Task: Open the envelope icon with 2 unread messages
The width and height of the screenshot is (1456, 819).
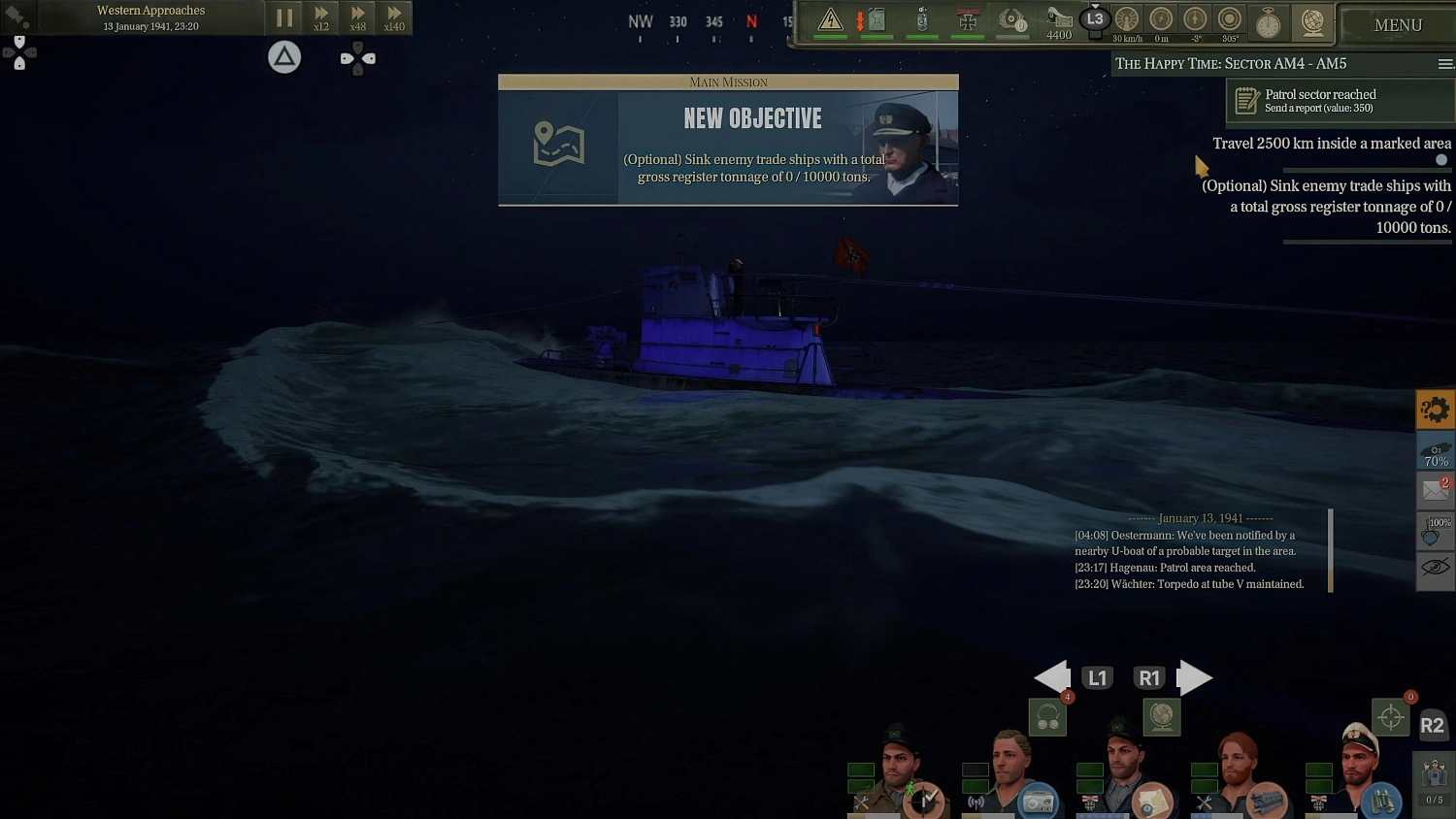Action: click(1436, 490)
